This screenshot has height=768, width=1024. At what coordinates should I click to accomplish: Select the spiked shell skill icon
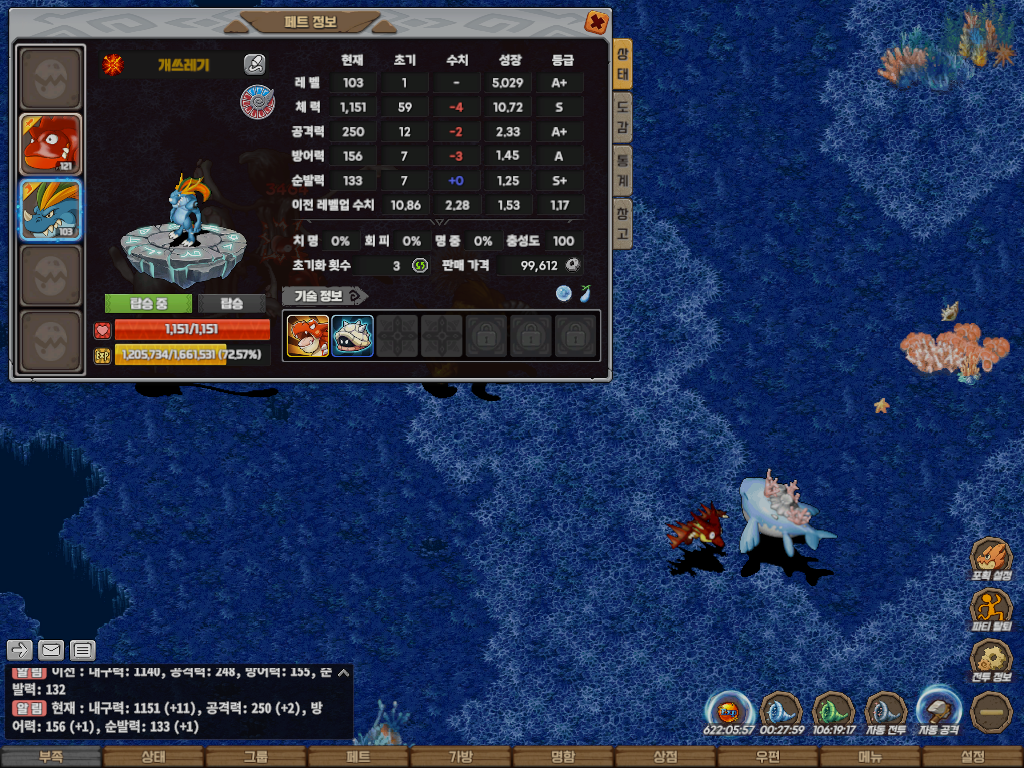pos(352,336)
